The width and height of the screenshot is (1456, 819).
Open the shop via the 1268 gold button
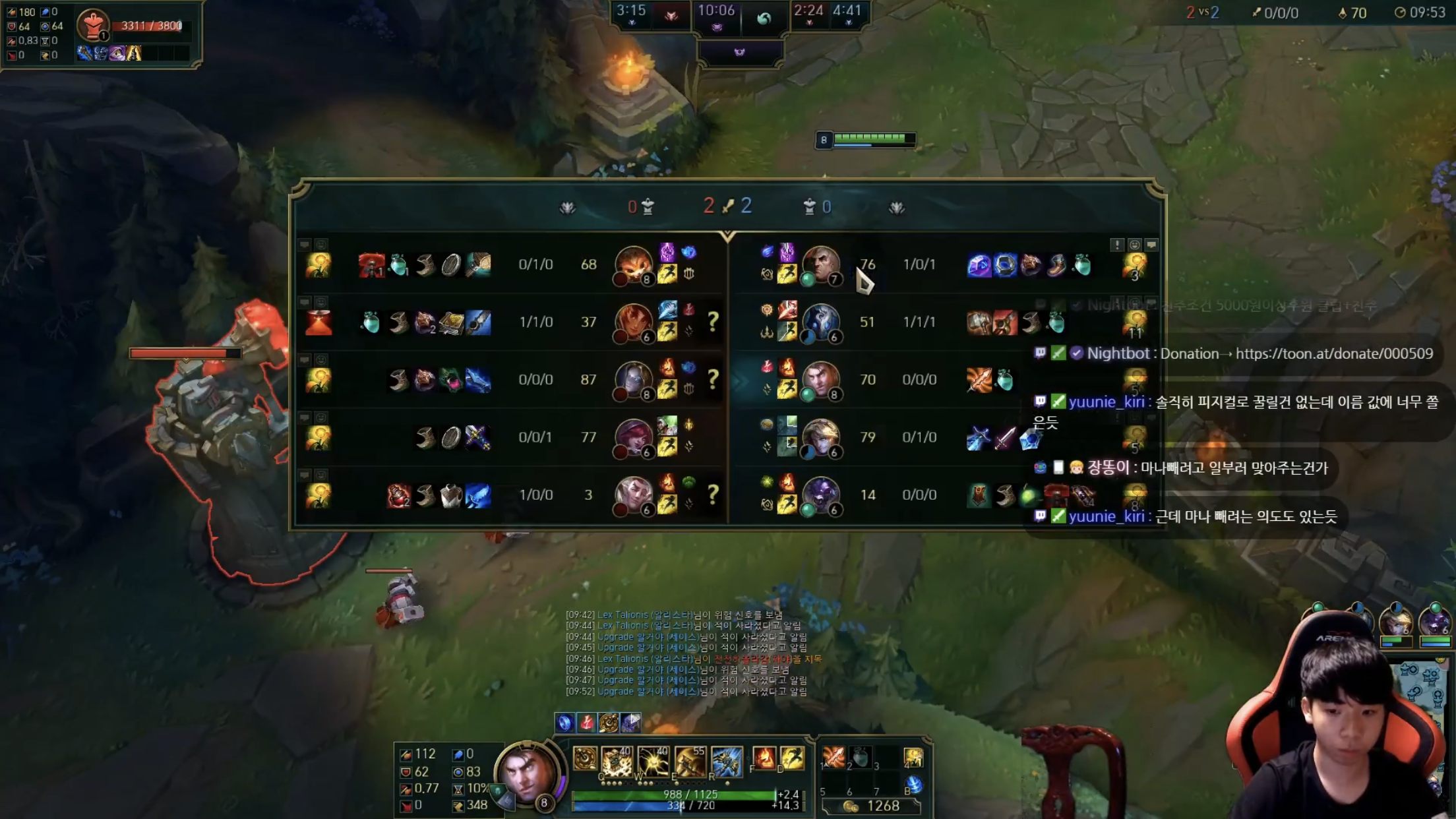click(872, 806)
